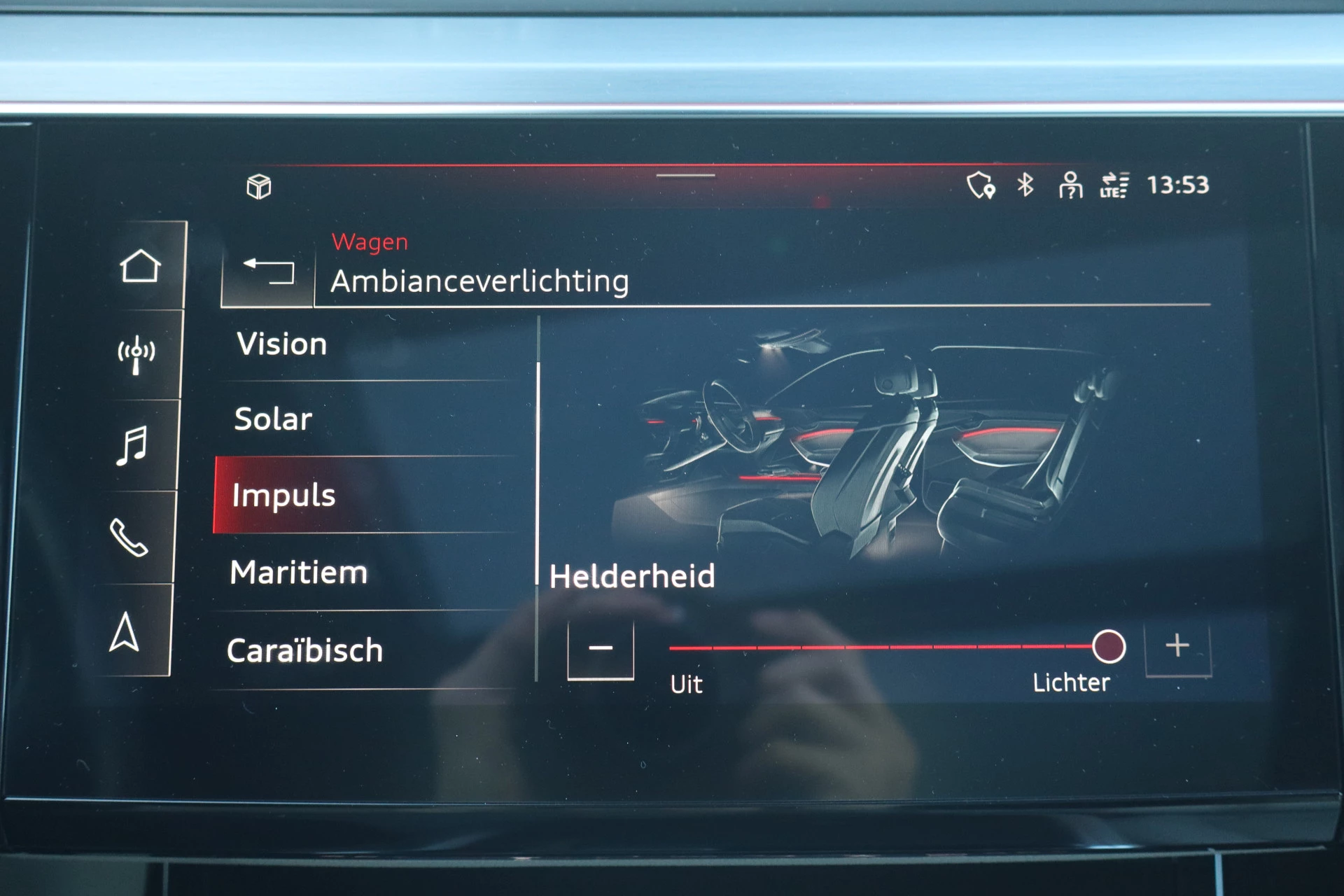The height and width of the screenshot is (896, 1344).
Task: Select the currently highlighted Impuls profile
Action: click(x=283, y=495)
